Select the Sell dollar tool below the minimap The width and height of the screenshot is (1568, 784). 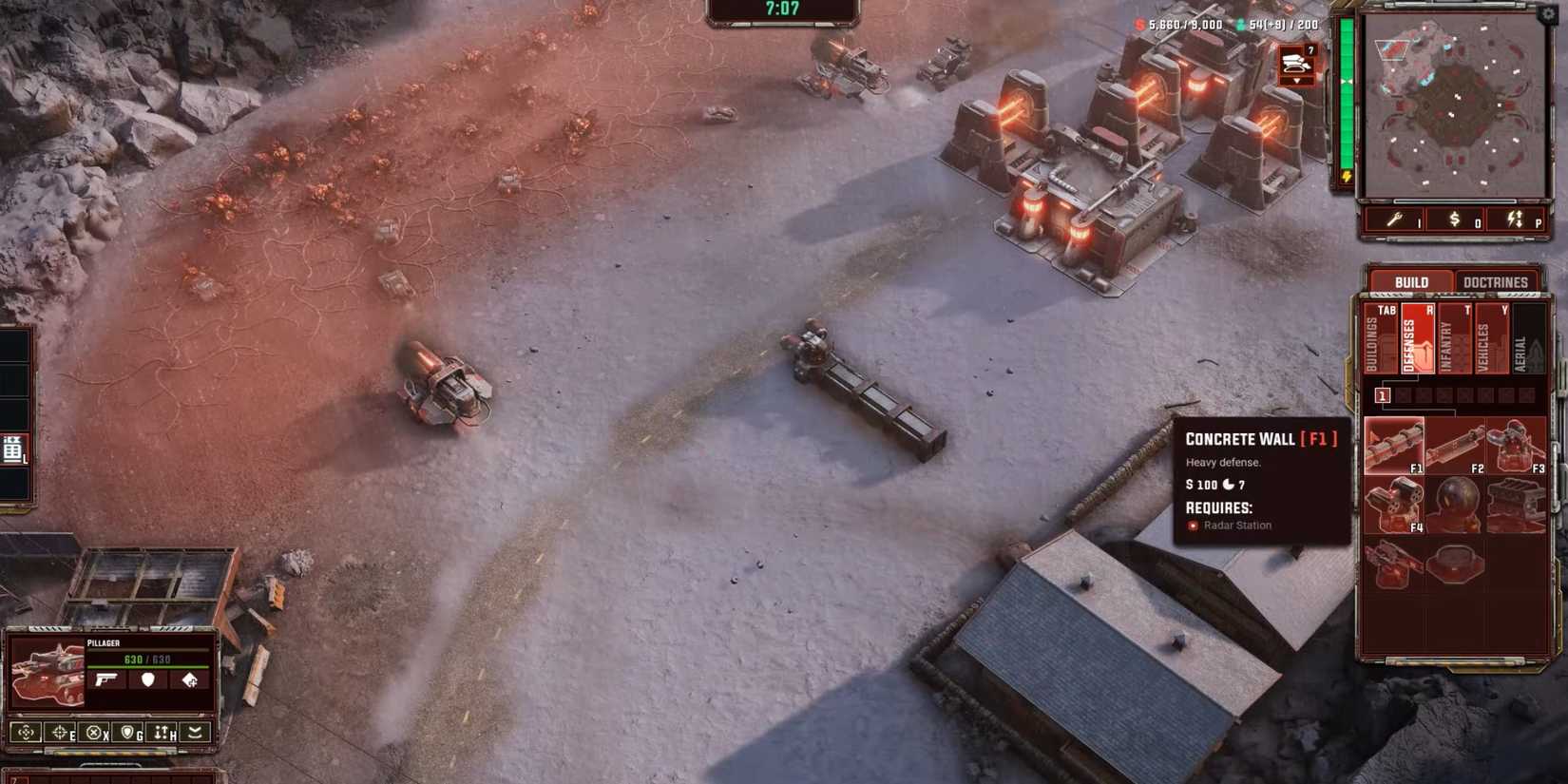tap(1455, 220)
